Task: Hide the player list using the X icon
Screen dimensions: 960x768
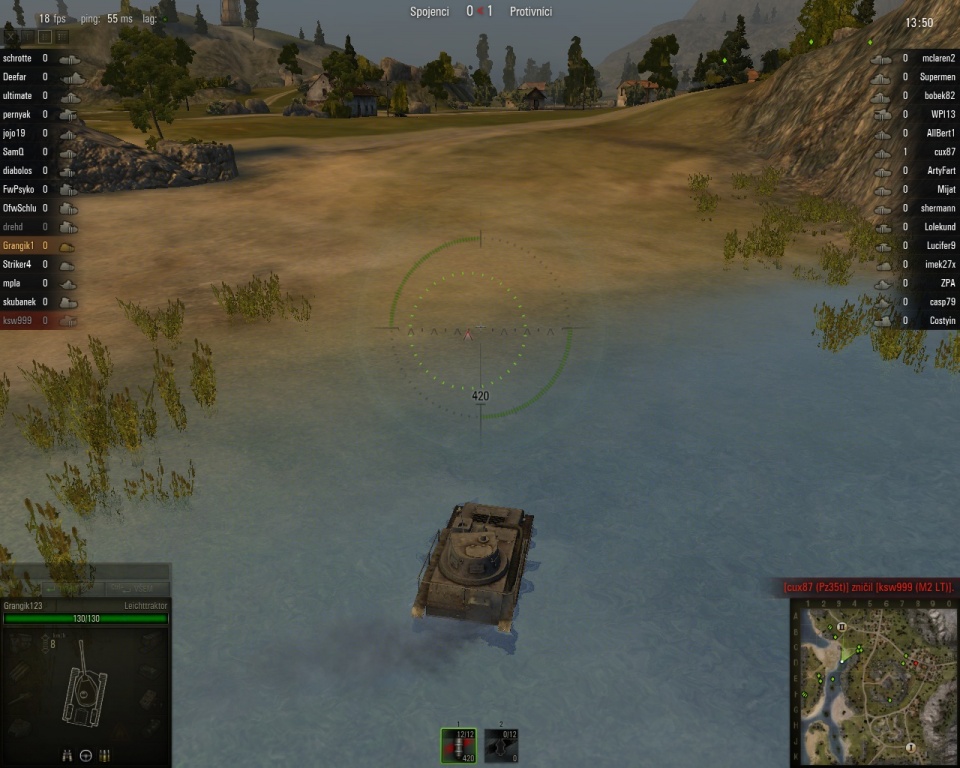Action: click(11, 36)
